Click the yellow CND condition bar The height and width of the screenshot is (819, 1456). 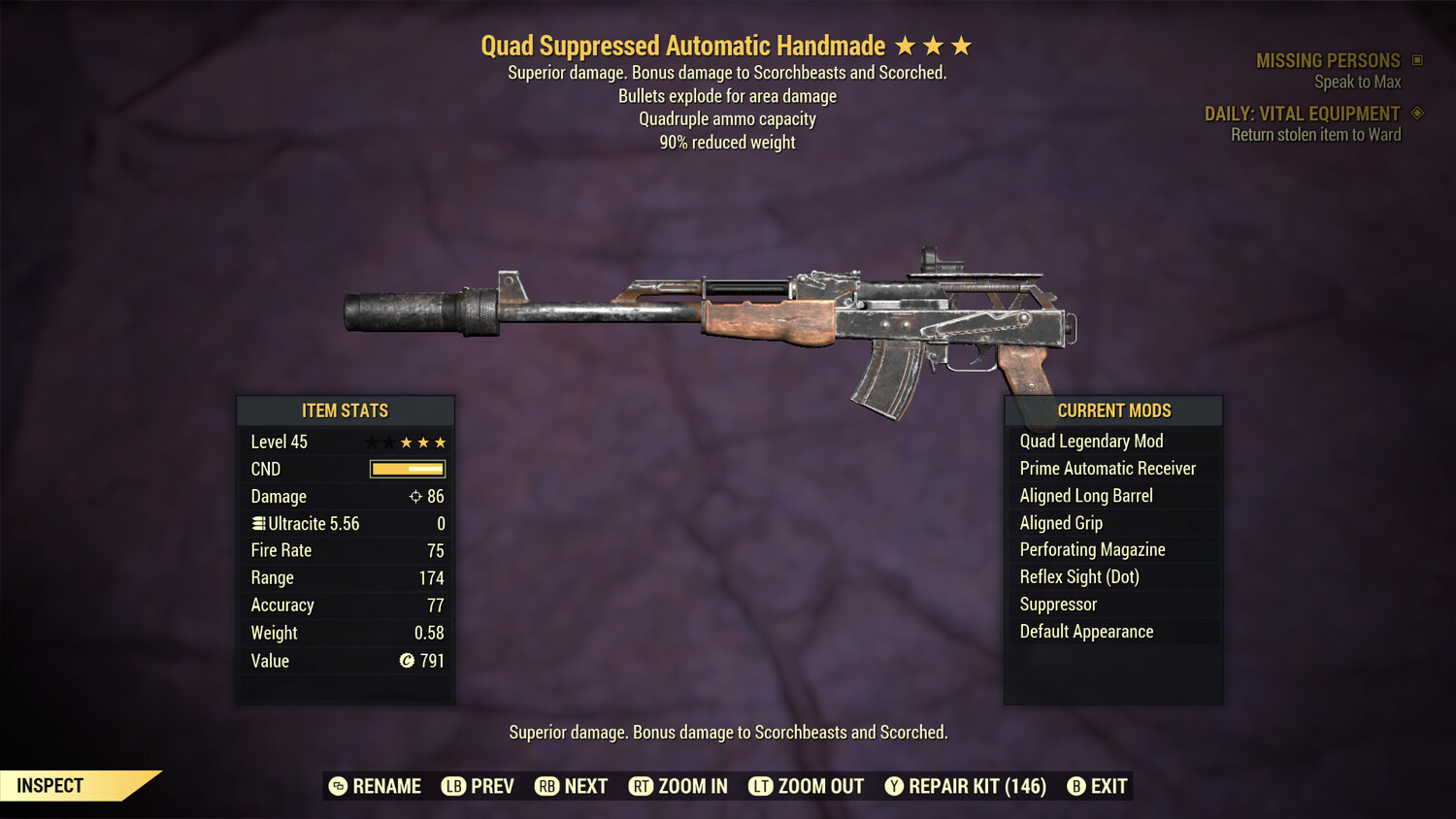pos(406,469)
